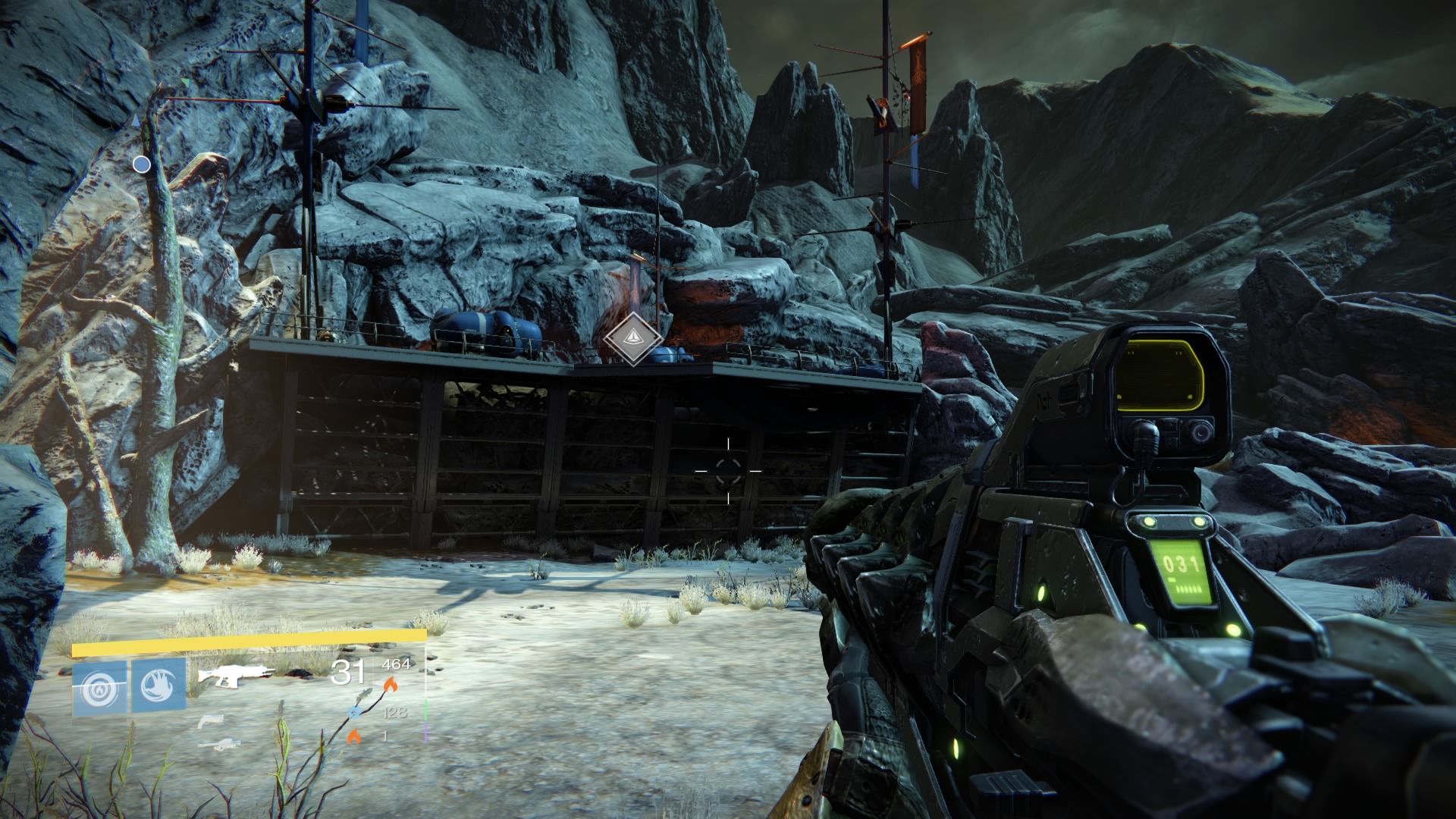Click the orange primary ammo flame icon
This screenshot has width=1456, height=819.
pos(391,686)
